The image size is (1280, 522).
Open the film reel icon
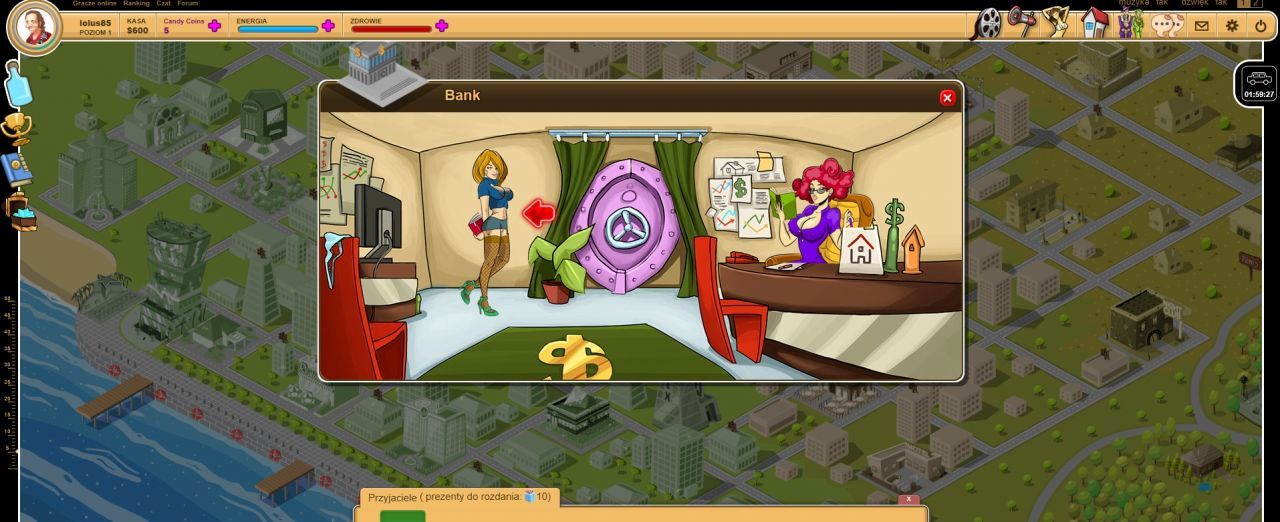click(987, 23)
